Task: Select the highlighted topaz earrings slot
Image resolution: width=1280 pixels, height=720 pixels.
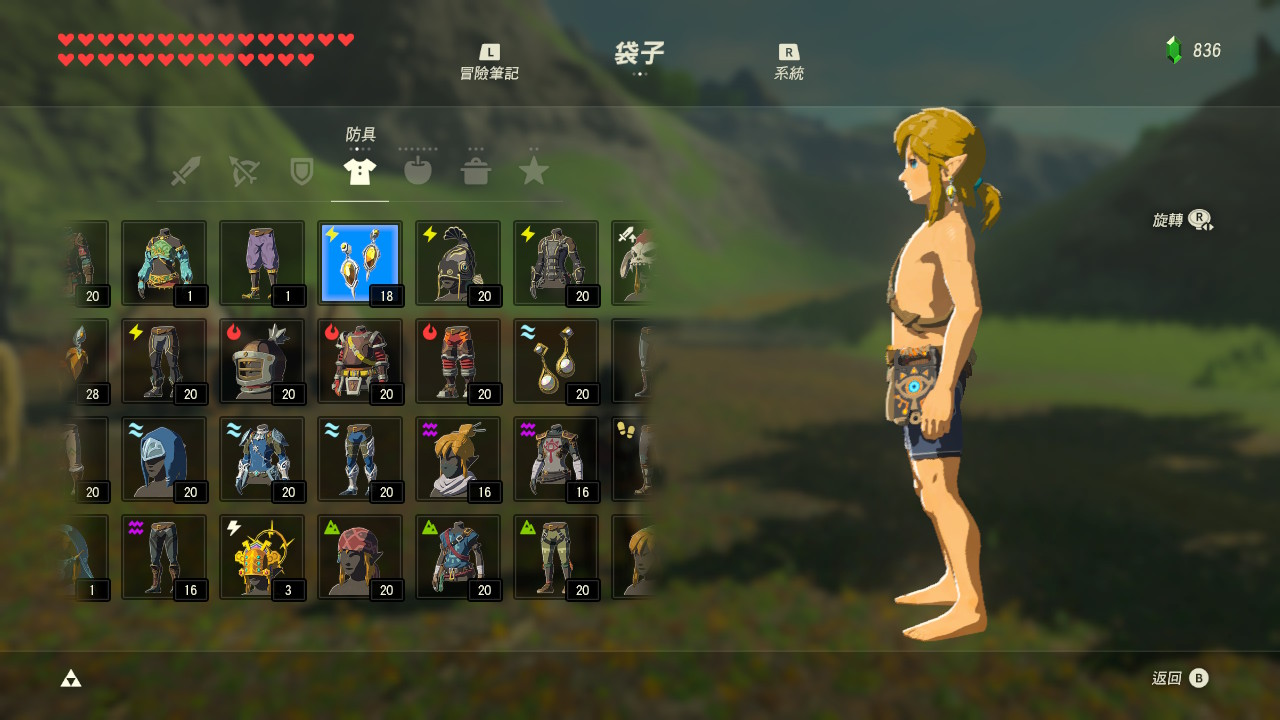Action: tap(360, 263)
